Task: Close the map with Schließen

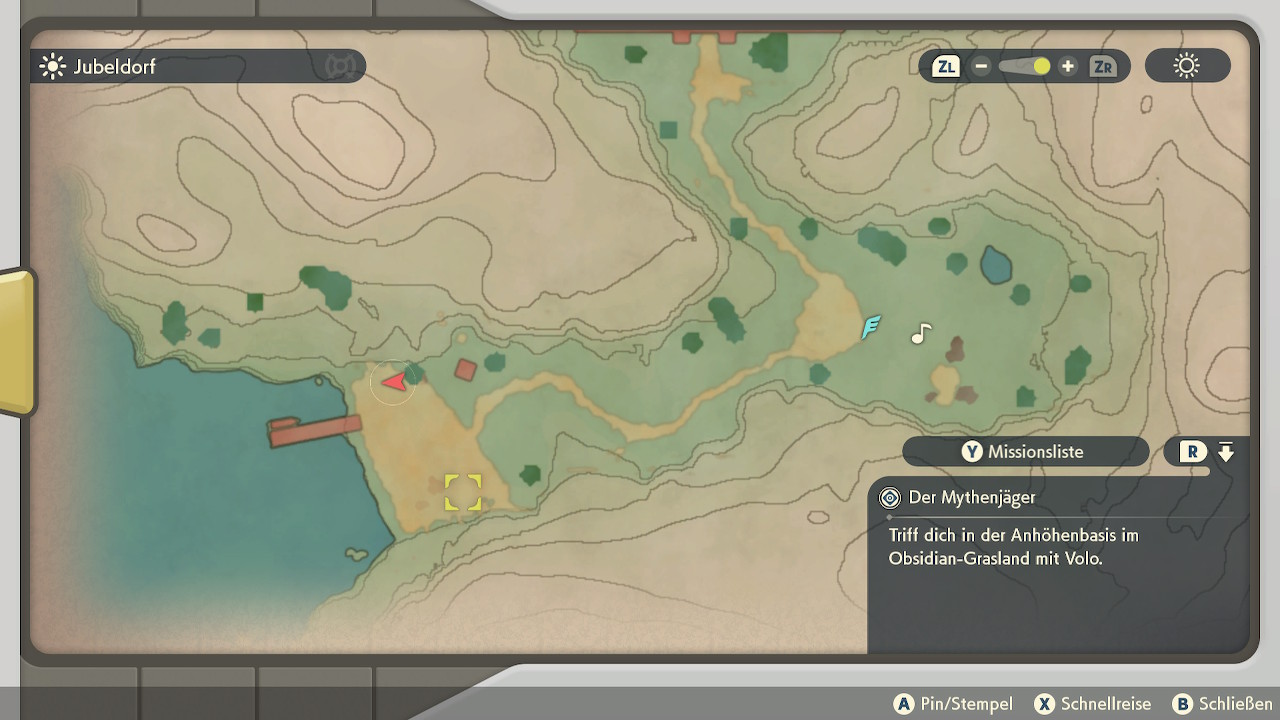Action: tap(1222, 704)
